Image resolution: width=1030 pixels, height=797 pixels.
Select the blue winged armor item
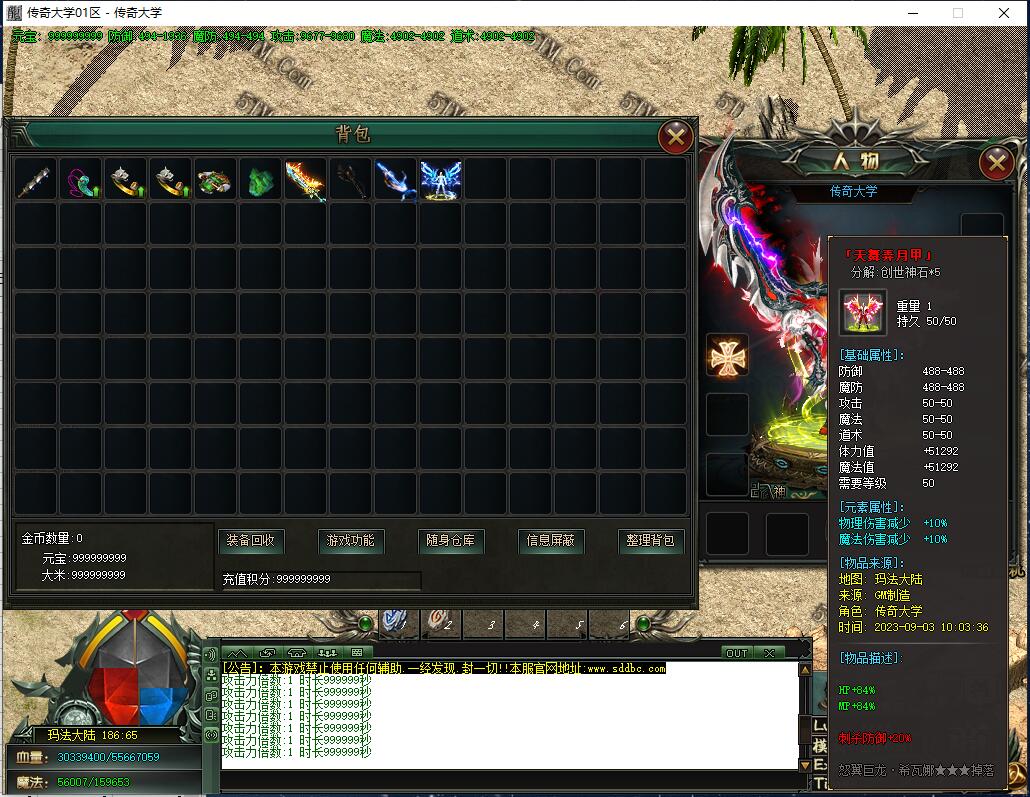(440, 180)
